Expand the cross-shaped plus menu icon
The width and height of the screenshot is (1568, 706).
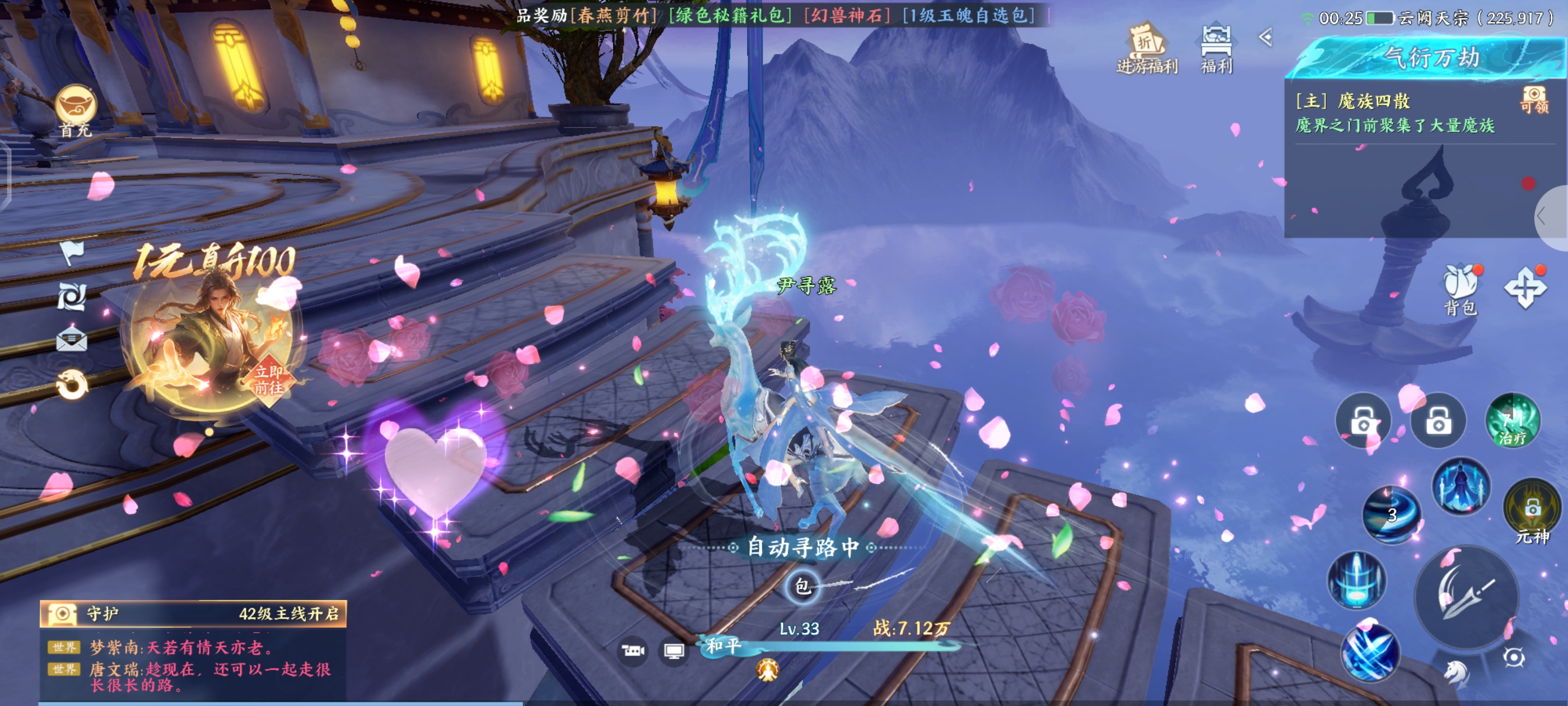[1525, 287]
